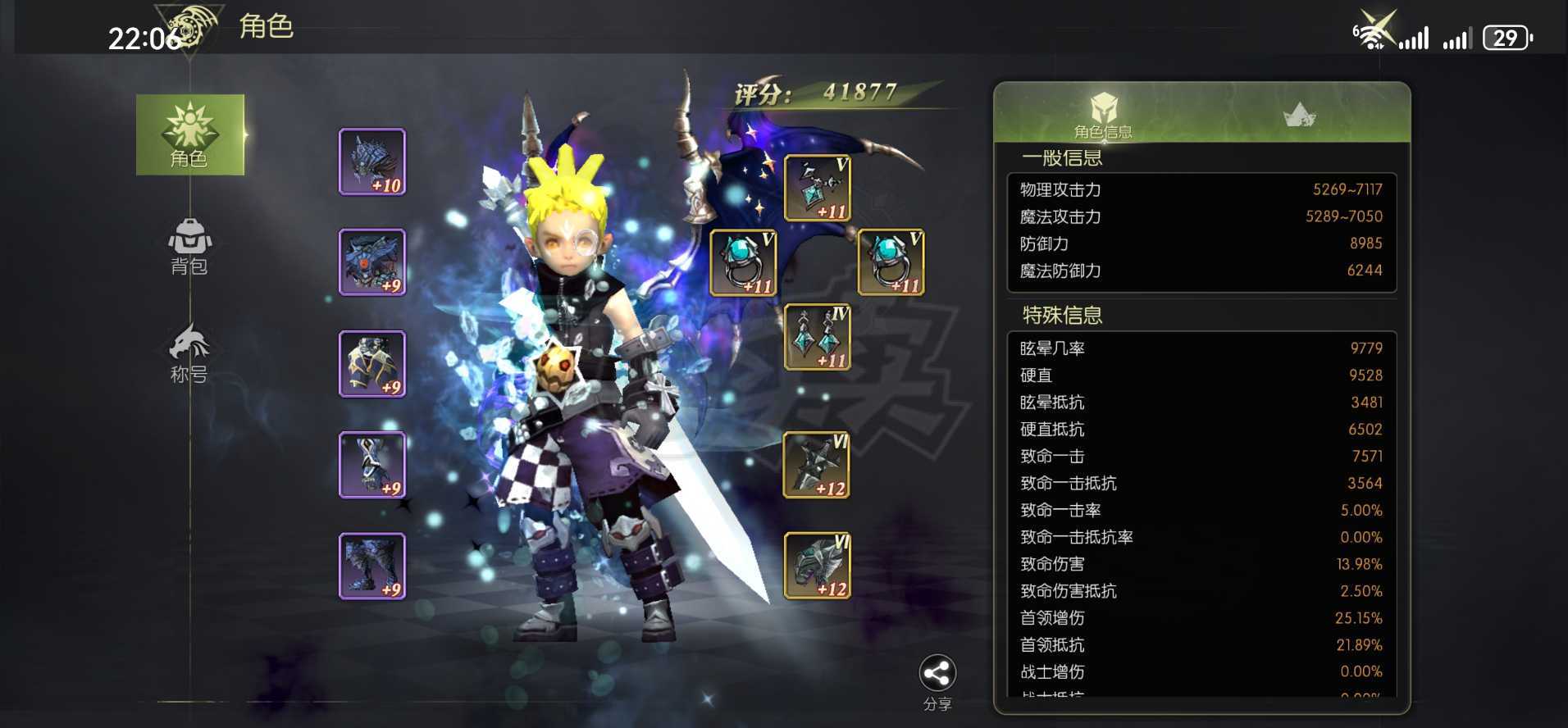Select the +11 necklace slot
This screenshot has width=1568, height=728.
[818, 189]
